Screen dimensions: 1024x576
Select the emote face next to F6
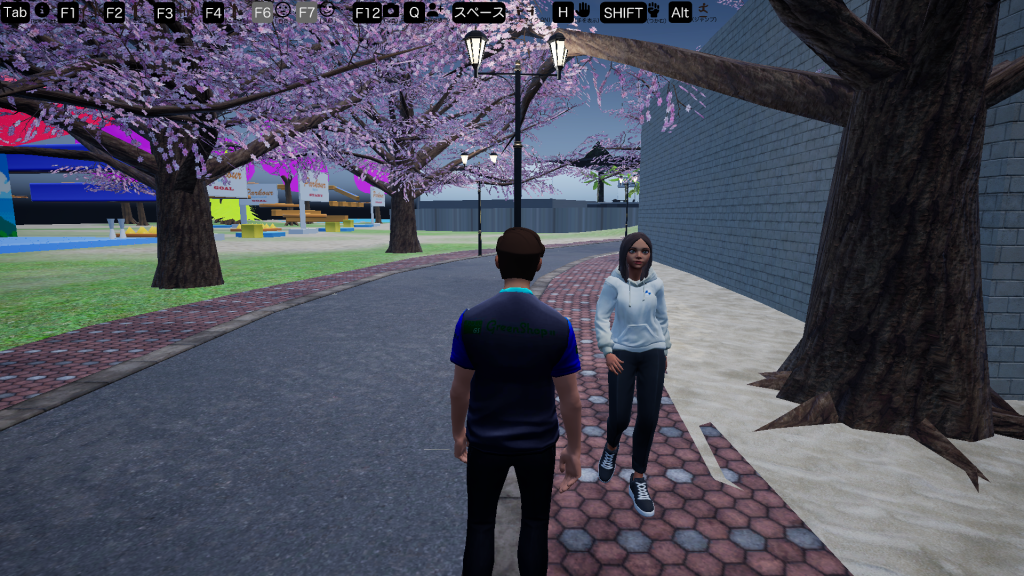pyautogui.click(x=283, y=10)
